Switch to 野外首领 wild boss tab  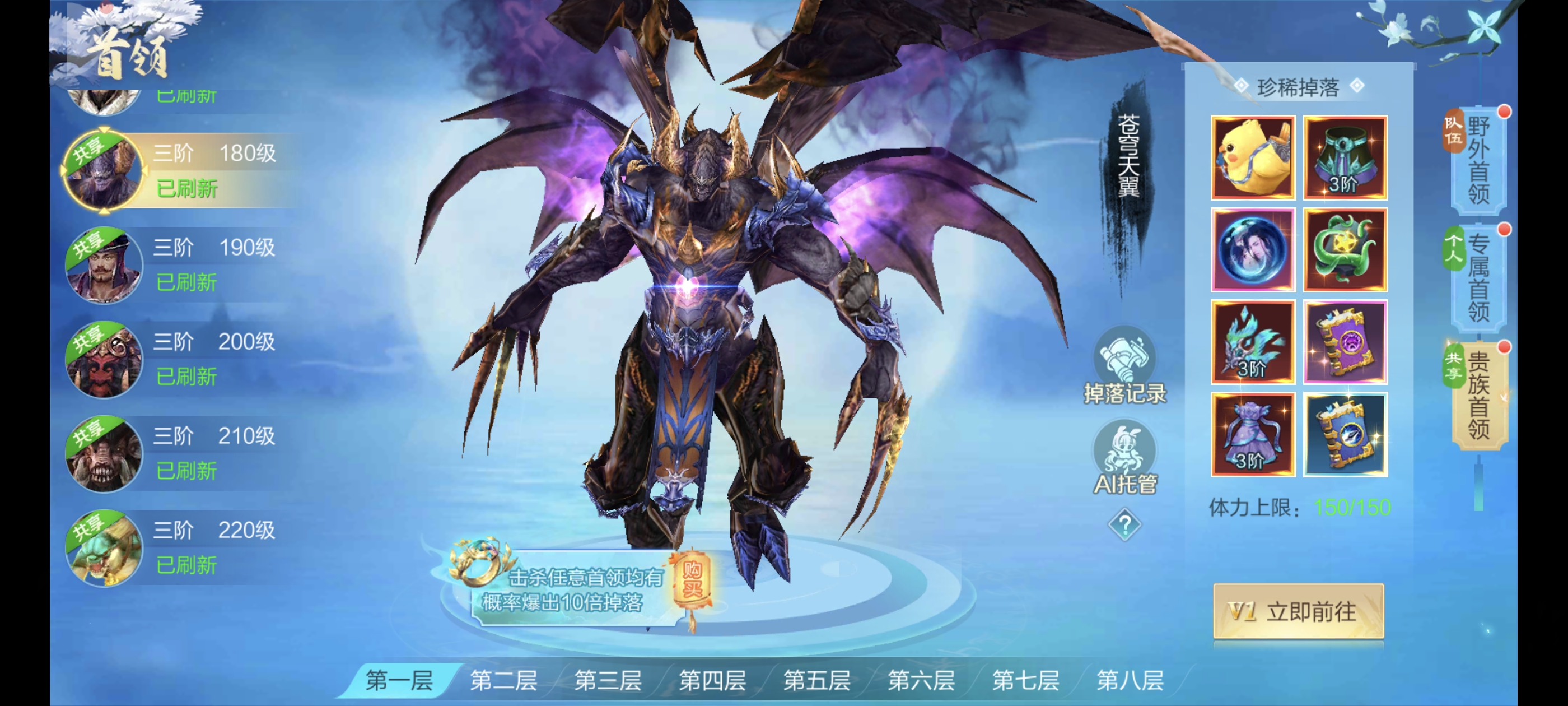1478,161
